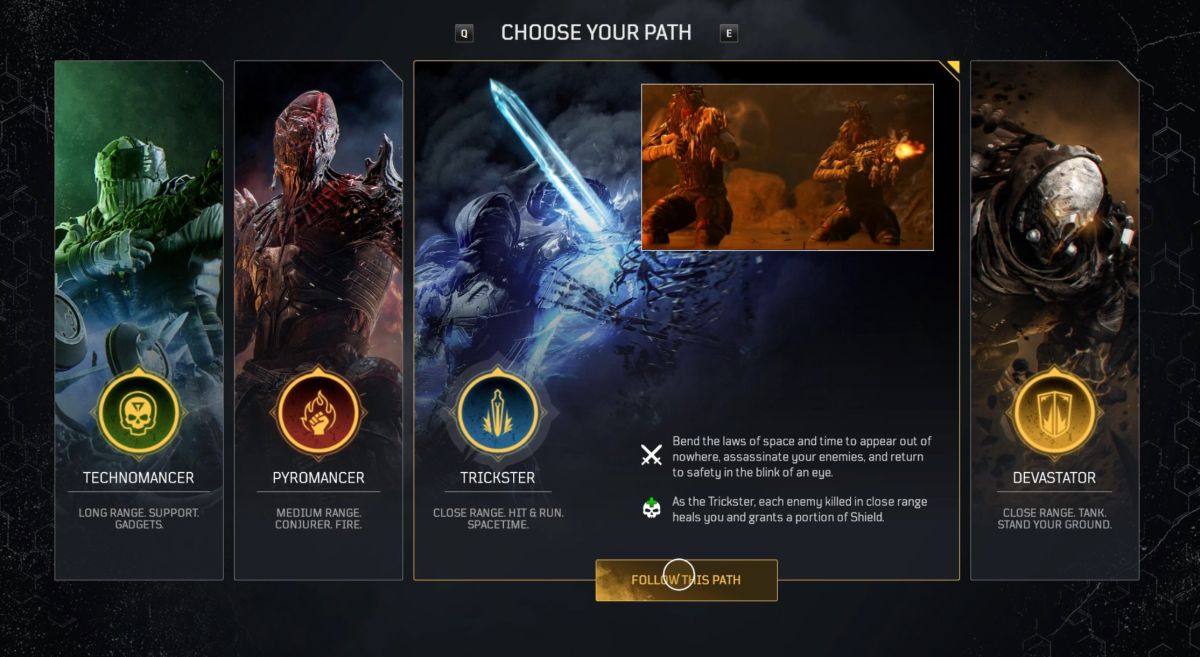
Task: Pick the Devastator class card
Action: pyautogui.click(x=1054, y=320)
